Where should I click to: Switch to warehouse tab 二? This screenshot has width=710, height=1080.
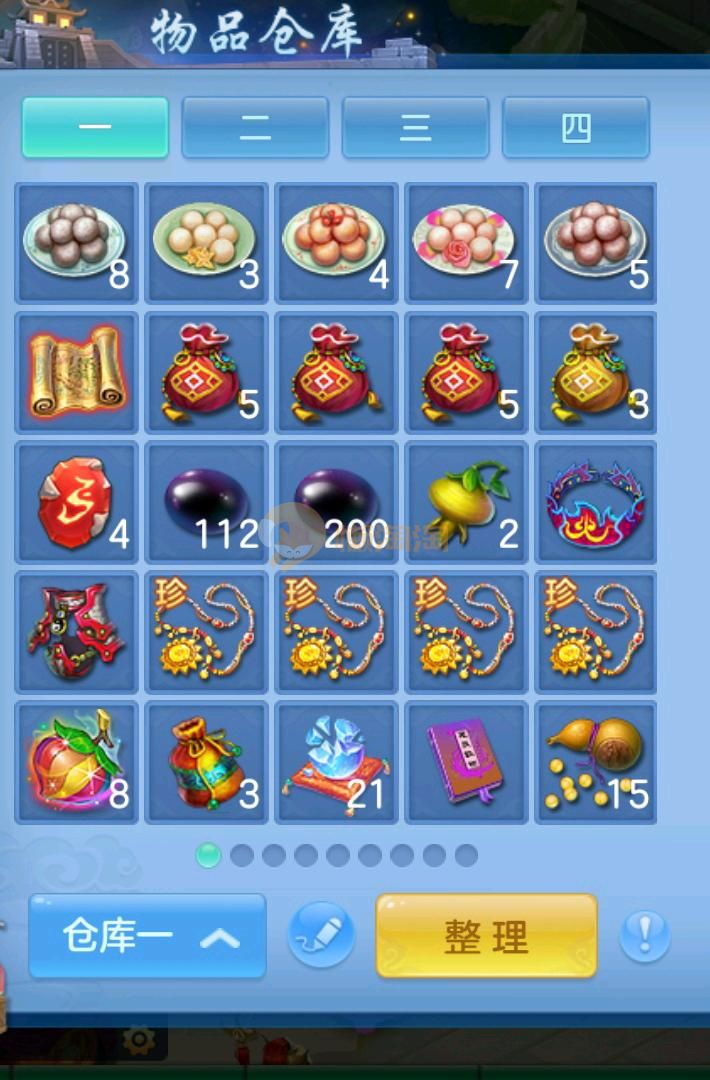tap(255, 127)
